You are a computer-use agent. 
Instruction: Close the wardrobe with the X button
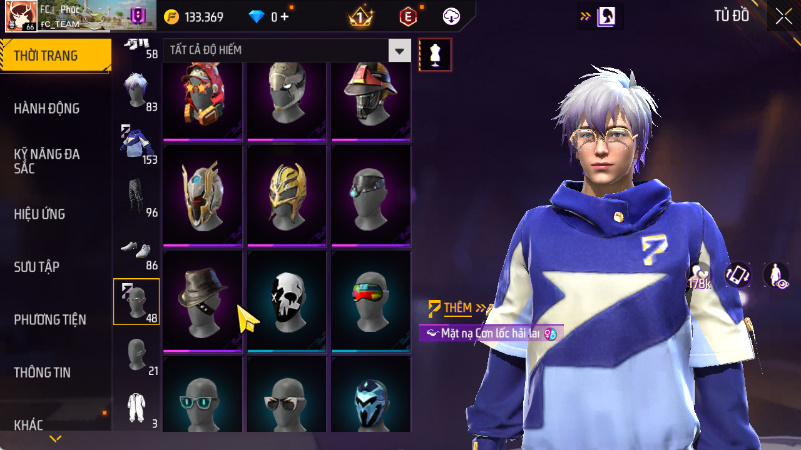tap(782, 16)
